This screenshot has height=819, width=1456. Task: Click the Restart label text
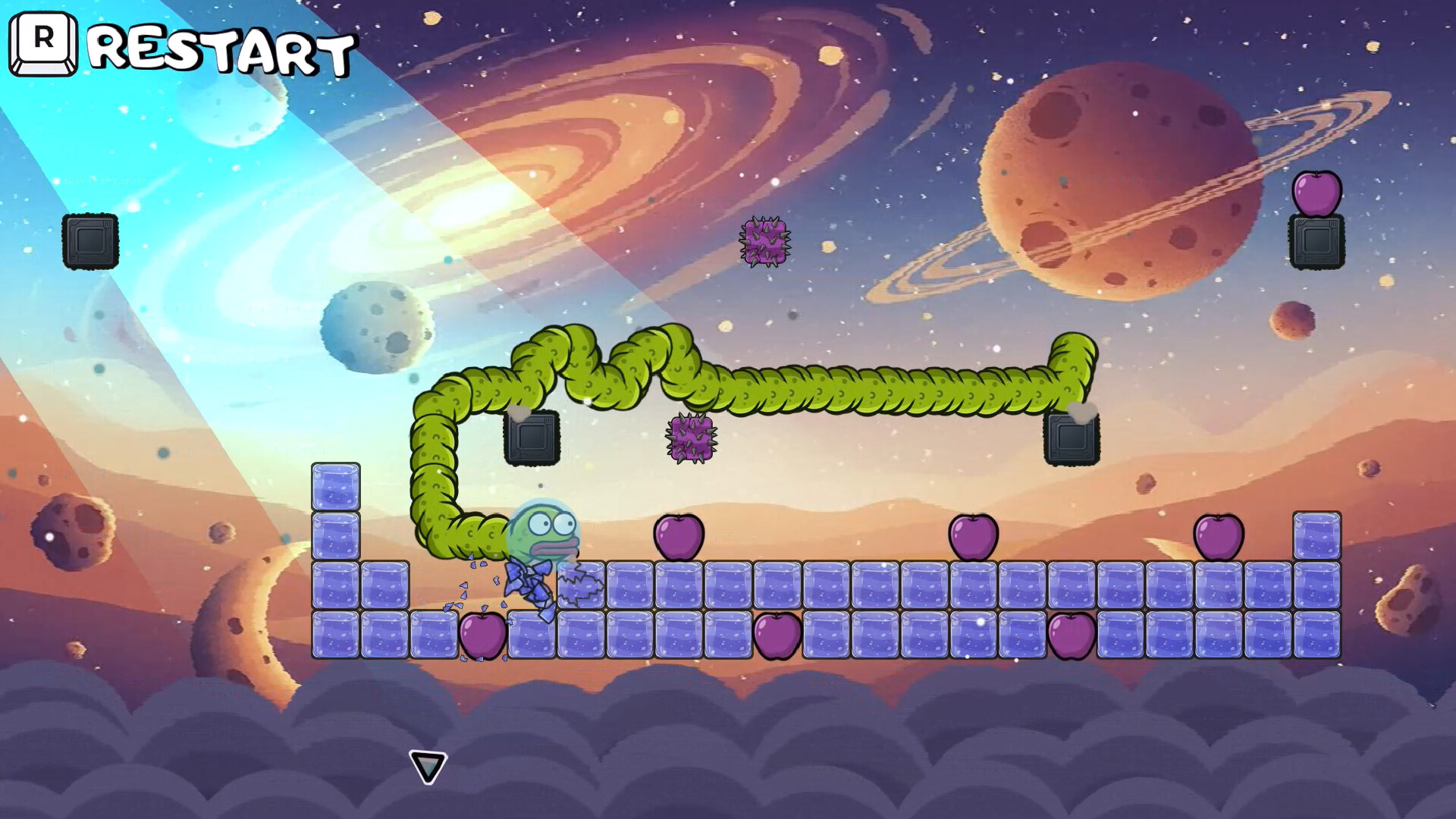(220, 49)
